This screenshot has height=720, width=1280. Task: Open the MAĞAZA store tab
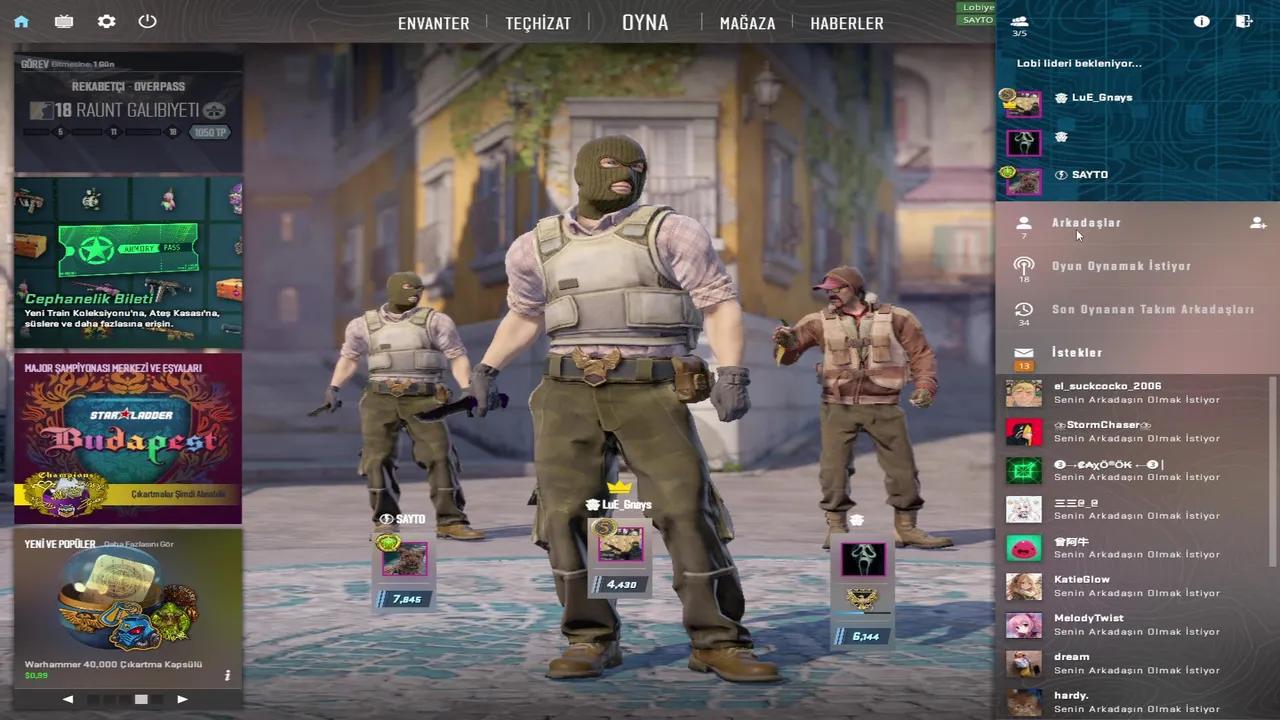tap(747, 22)
